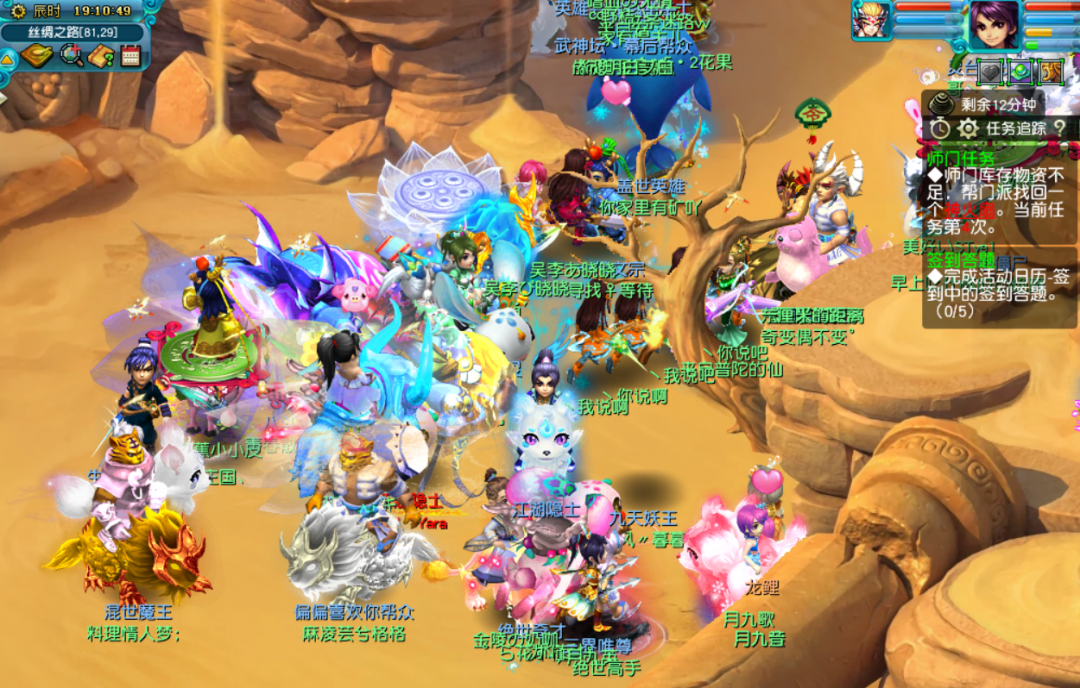Click the green orb buff icon

pos(1020,72)
